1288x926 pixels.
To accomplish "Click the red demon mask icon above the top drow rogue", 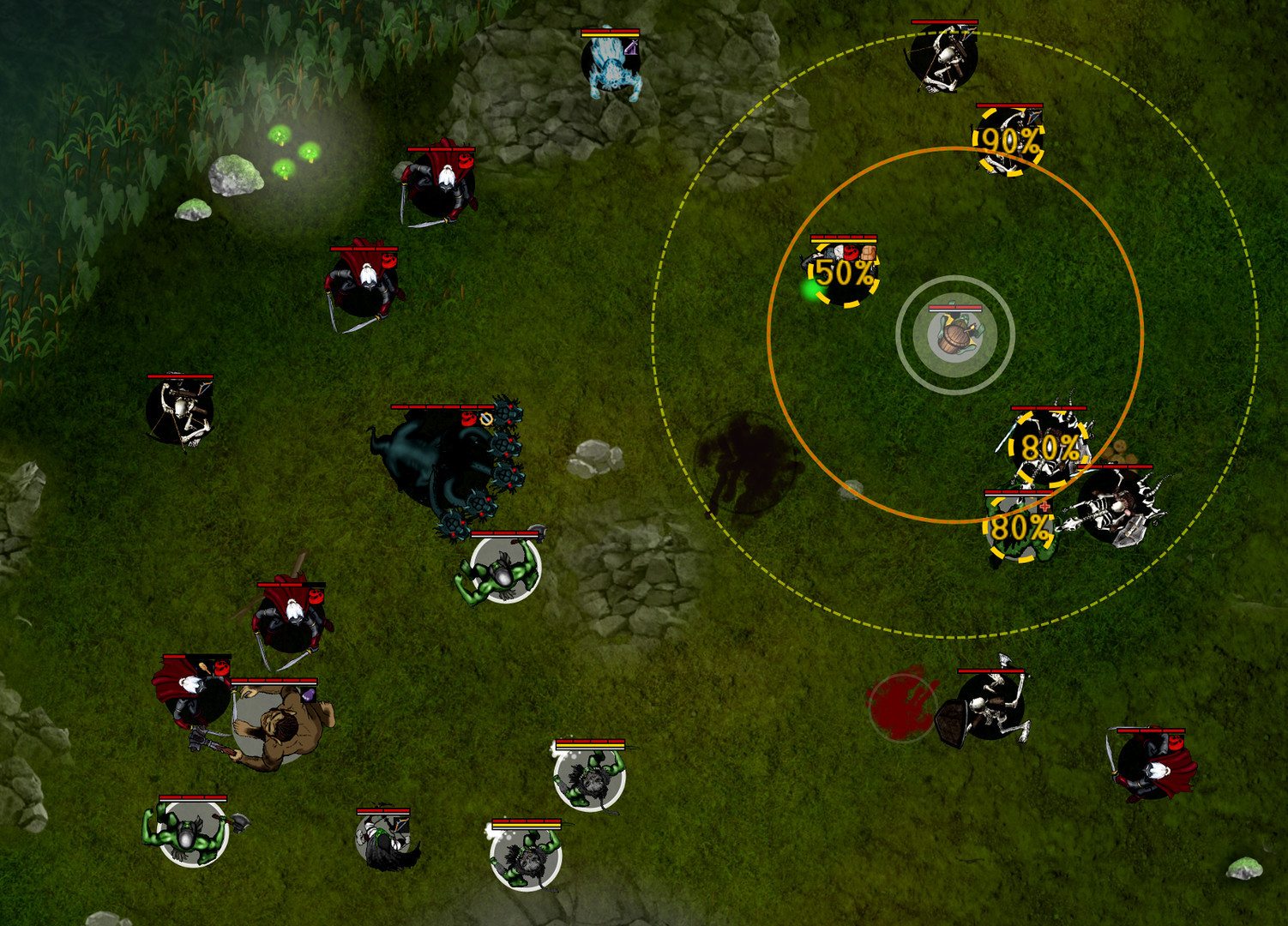I will point(466,159).
